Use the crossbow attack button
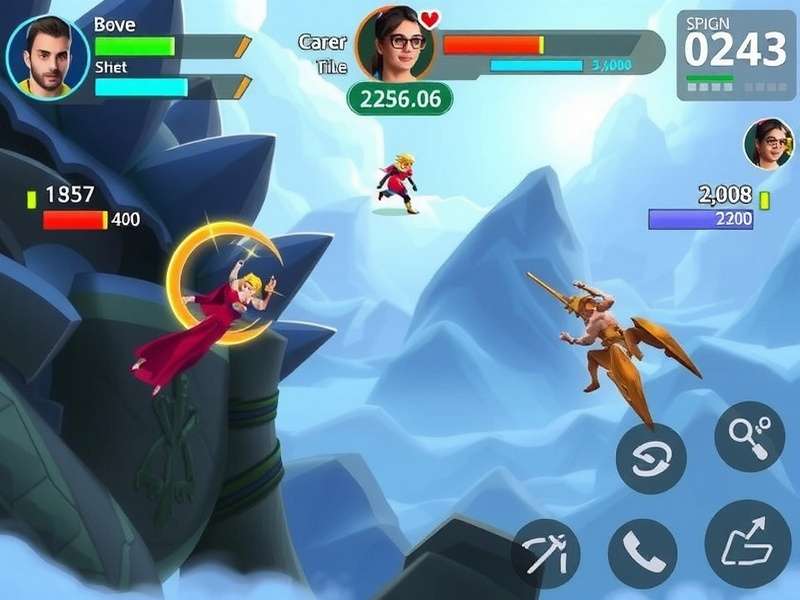 click(545, 553)
